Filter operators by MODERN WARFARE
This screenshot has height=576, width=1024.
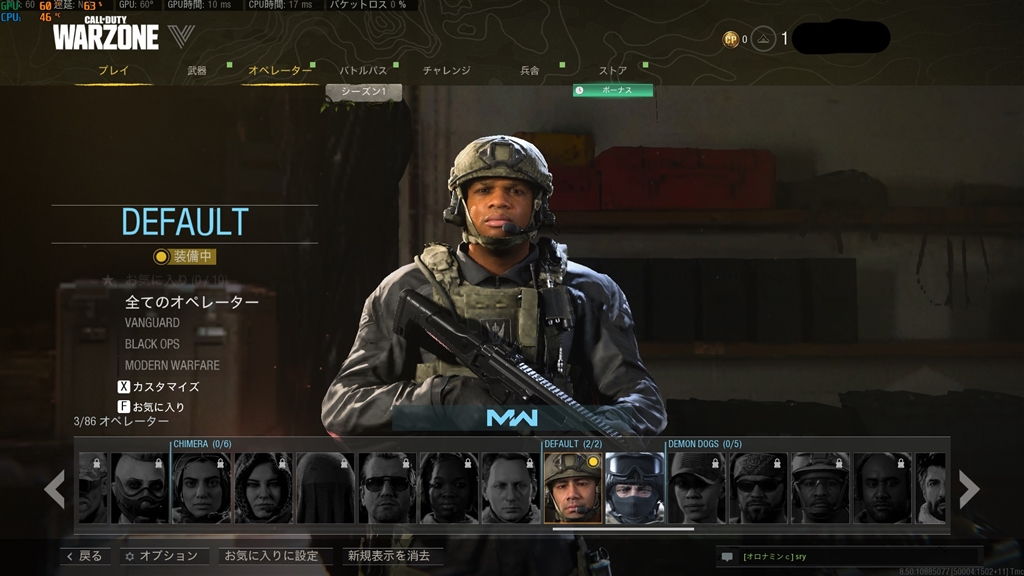[x=172, y=365]
